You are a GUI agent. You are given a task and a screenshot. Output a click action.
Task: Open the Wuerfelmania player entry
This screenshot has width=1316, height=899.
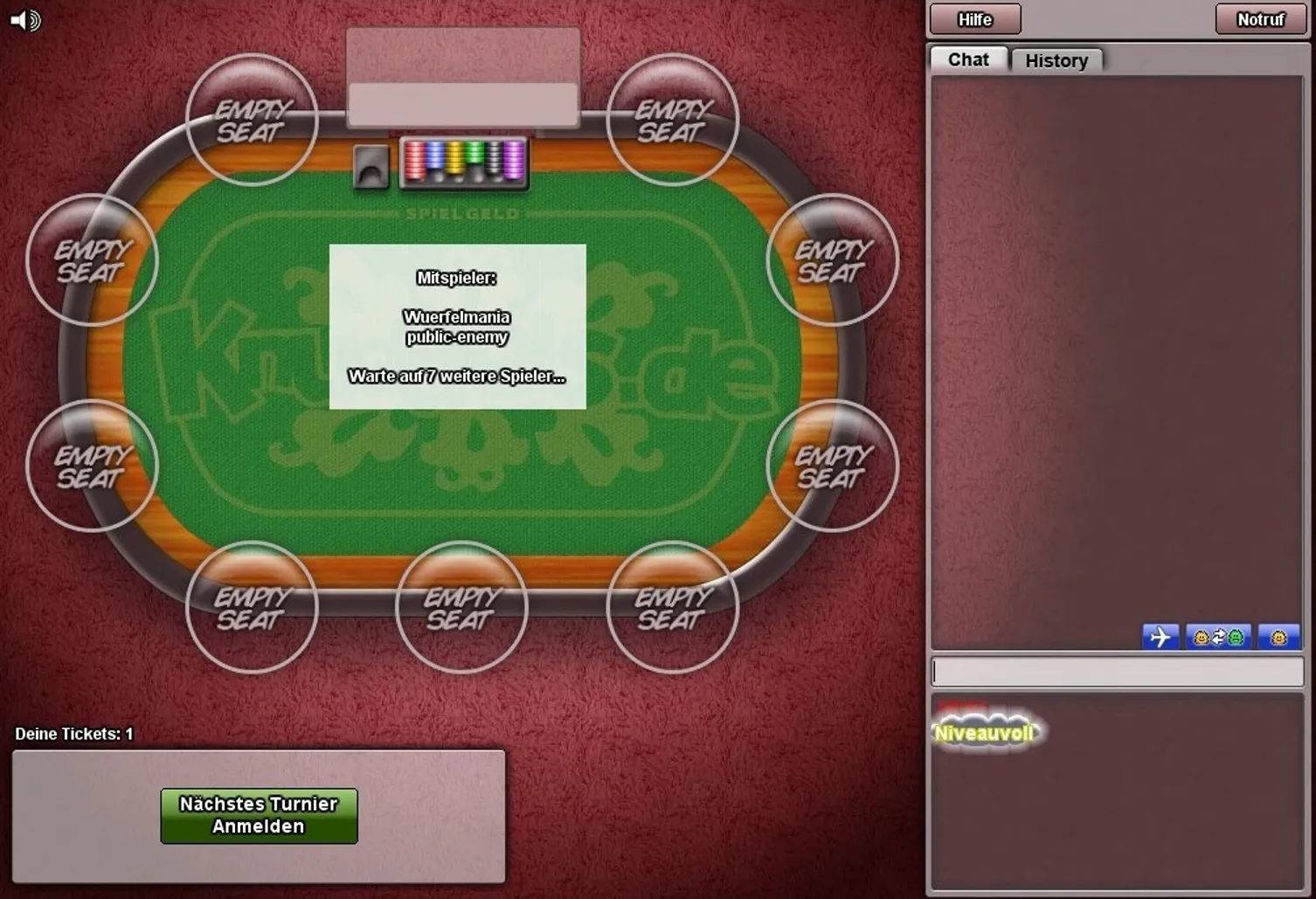458,317
